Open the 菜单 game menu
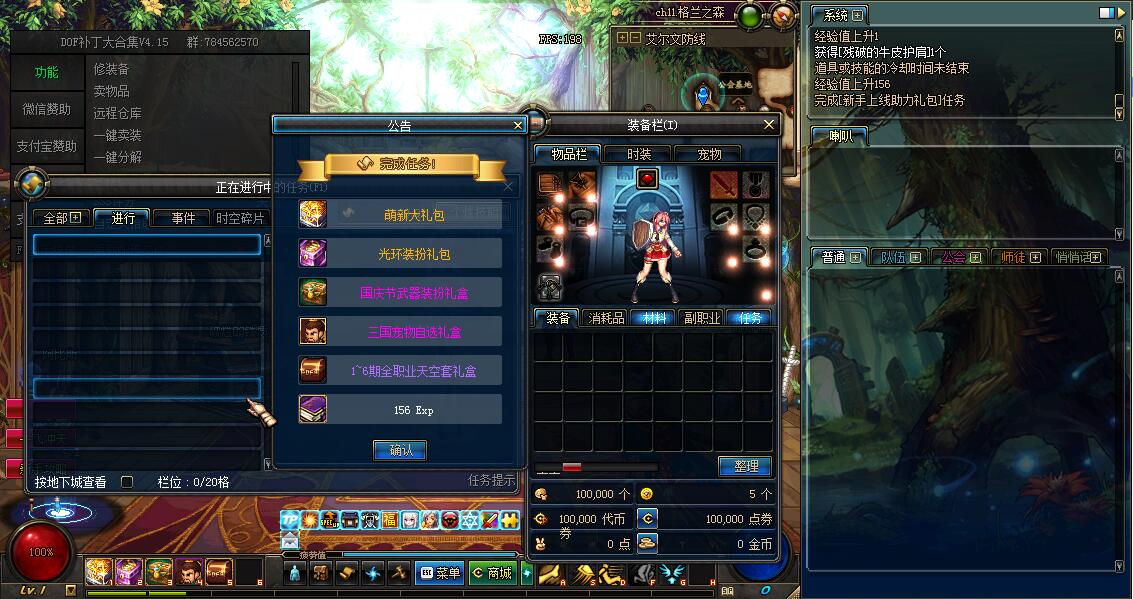The height and width of the screenshot is (599, 1133). 440,573
